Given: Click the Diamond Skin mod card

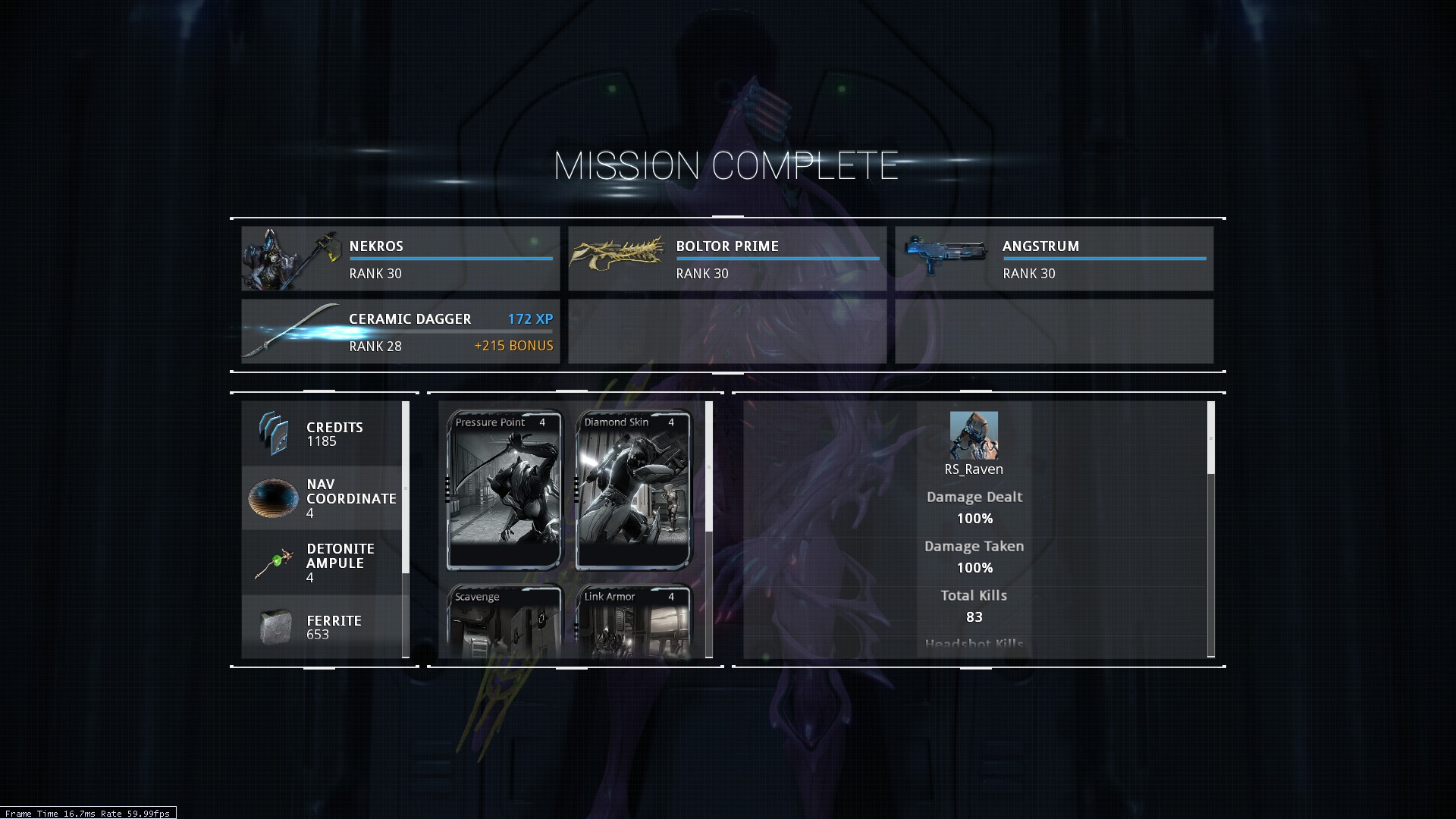Looking at the screenshot, I should click(x=634, y=490).
